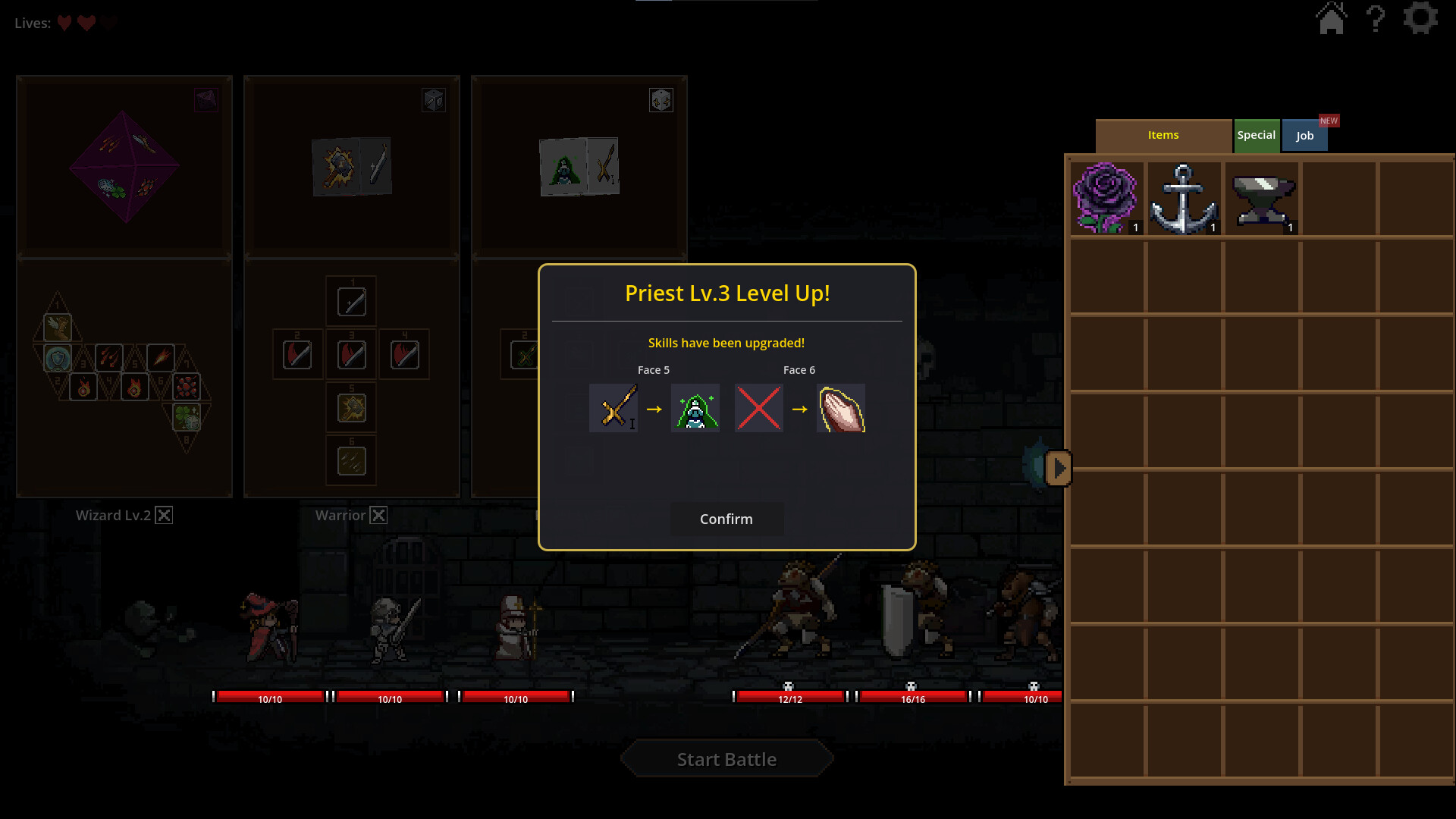
Task: Toggle the Priest dice view icon
Action: 661,100
